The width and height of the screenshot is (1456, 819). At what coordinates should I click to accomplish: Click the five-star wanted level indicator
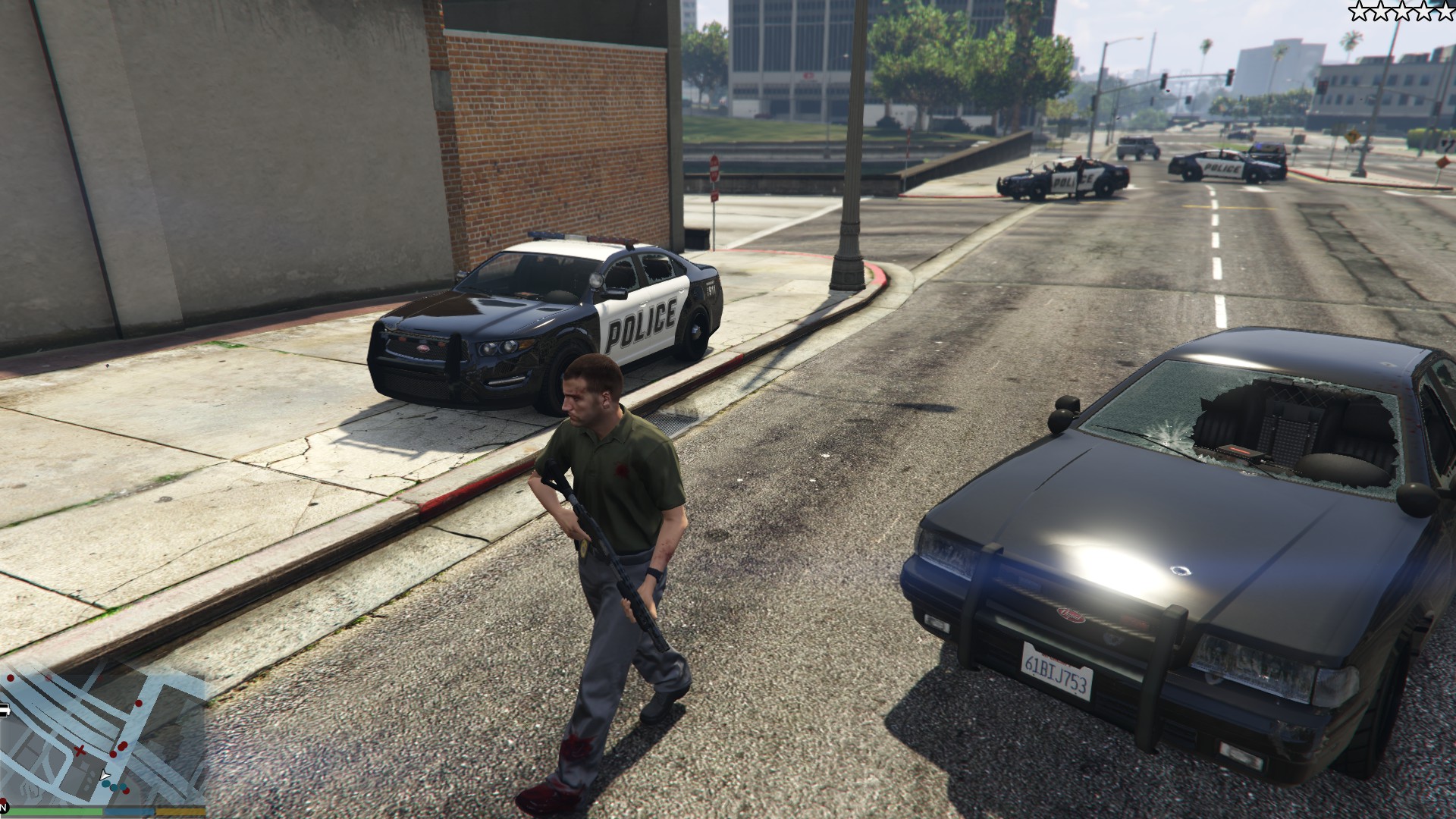pyautogui.click(x=1401, y=11)
